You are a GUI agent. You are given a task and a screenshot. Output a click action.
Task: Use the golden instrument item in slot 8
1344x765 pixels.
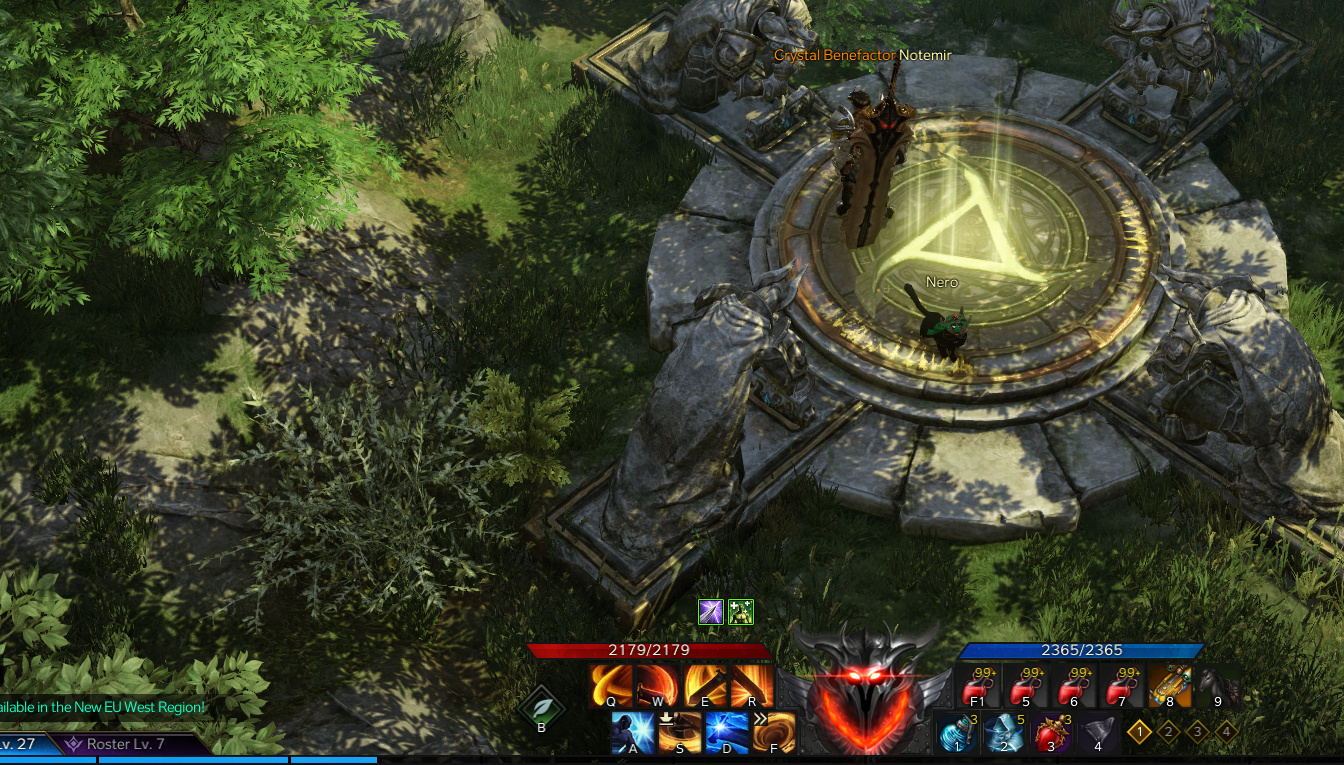(x=1170, y=686)
